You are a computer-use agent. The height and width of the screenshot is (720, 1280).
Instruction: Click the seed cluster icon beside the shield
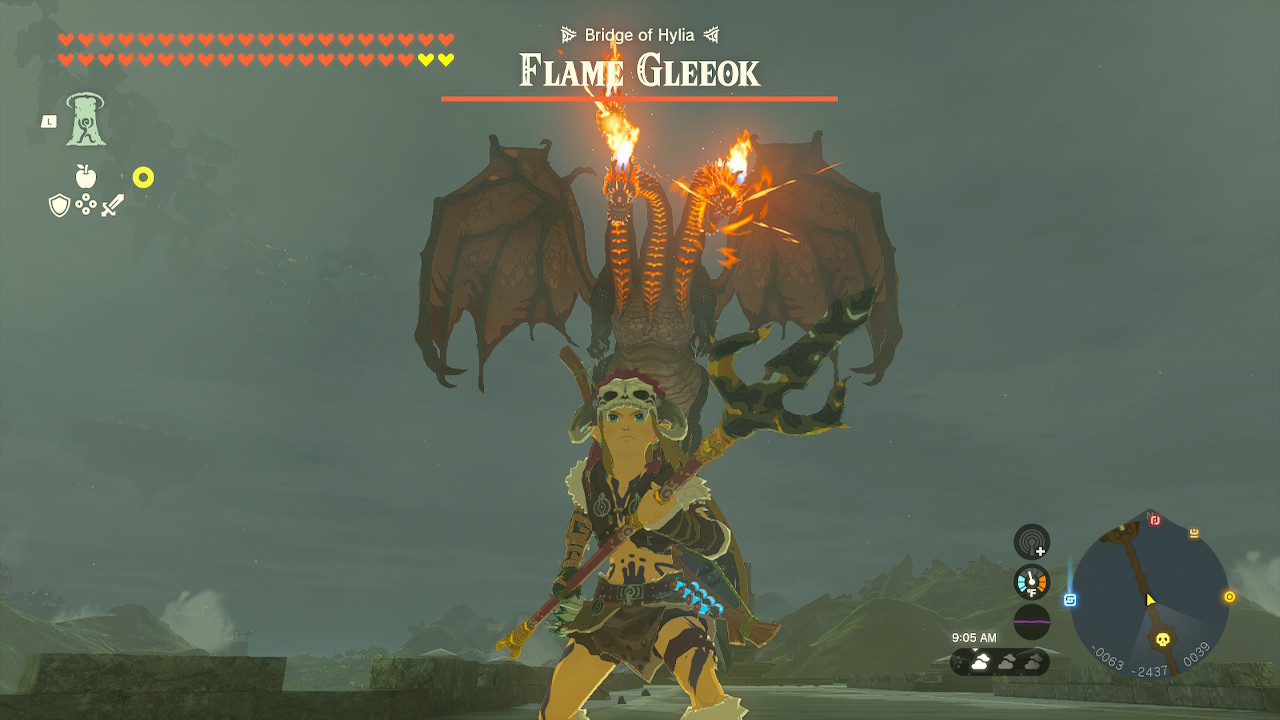(x=86, y=204)
